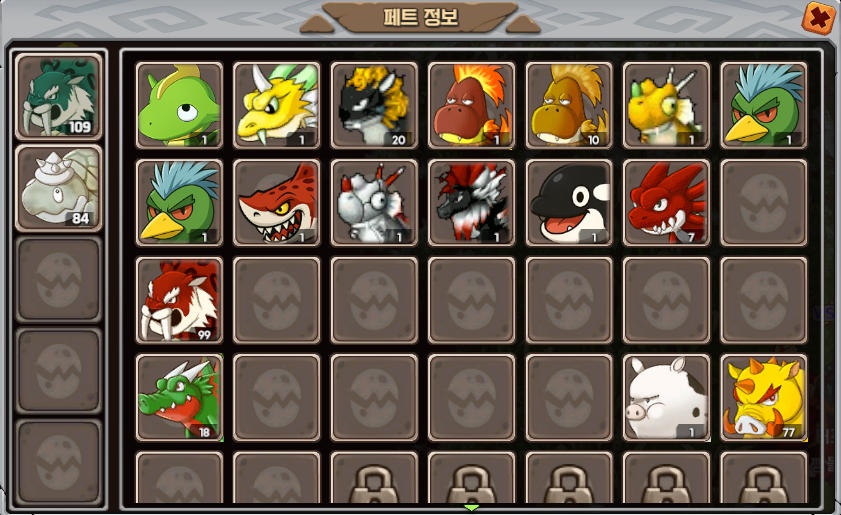Select the black pet with red-white mane
The image size is (841, 515).
(x=471, y=203)
